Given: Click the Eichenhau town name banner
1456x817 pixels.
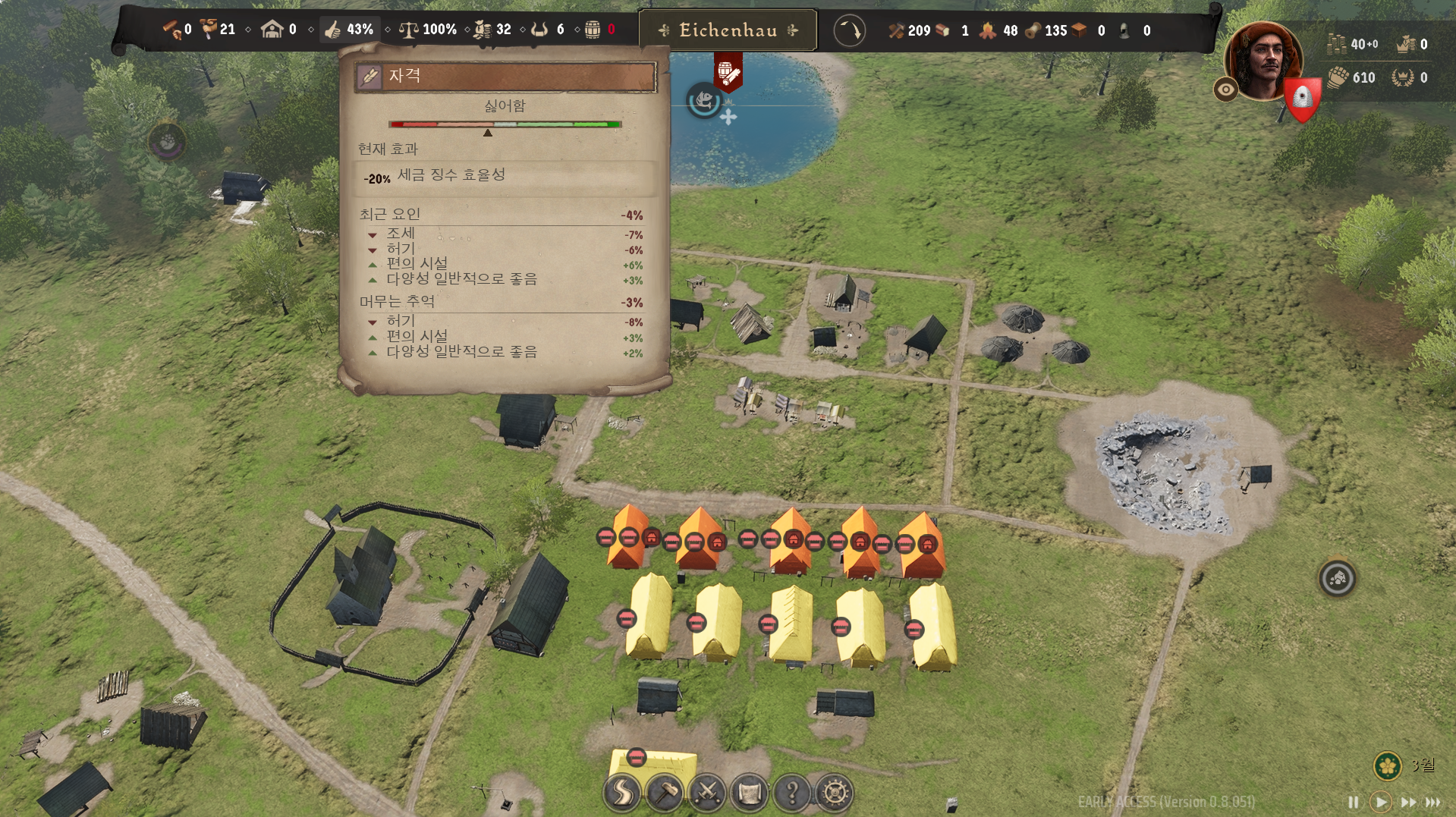Looking at the screenshot, I should [x=728, y=30].
